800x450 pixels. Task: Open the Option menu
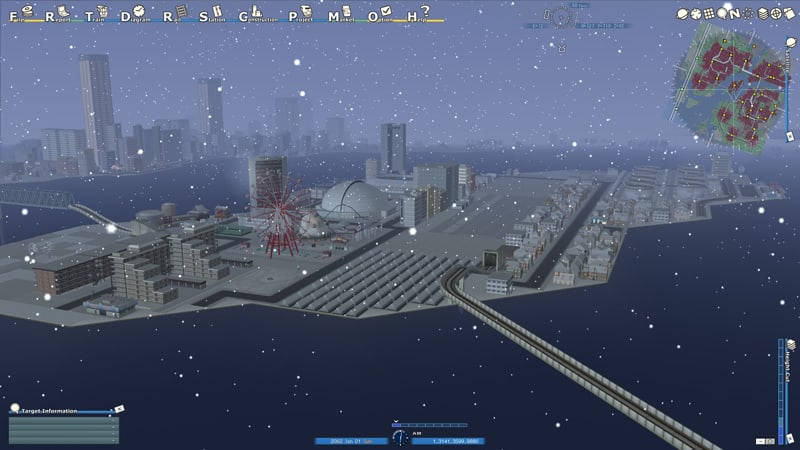380,15
